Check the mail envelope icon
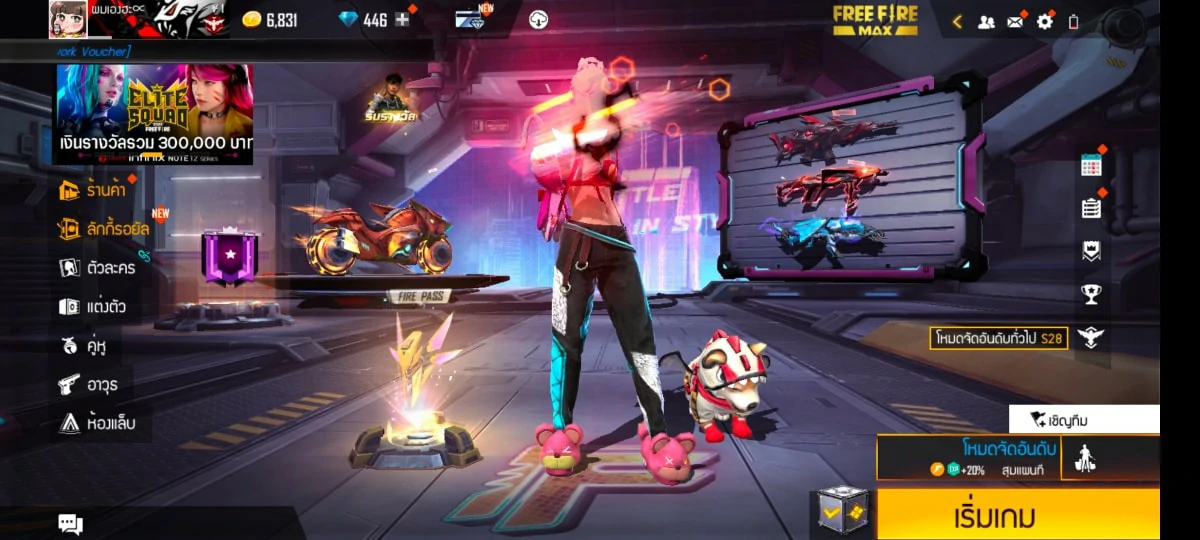Viewport: 1200px width, 540px height. click(1015, 21)
